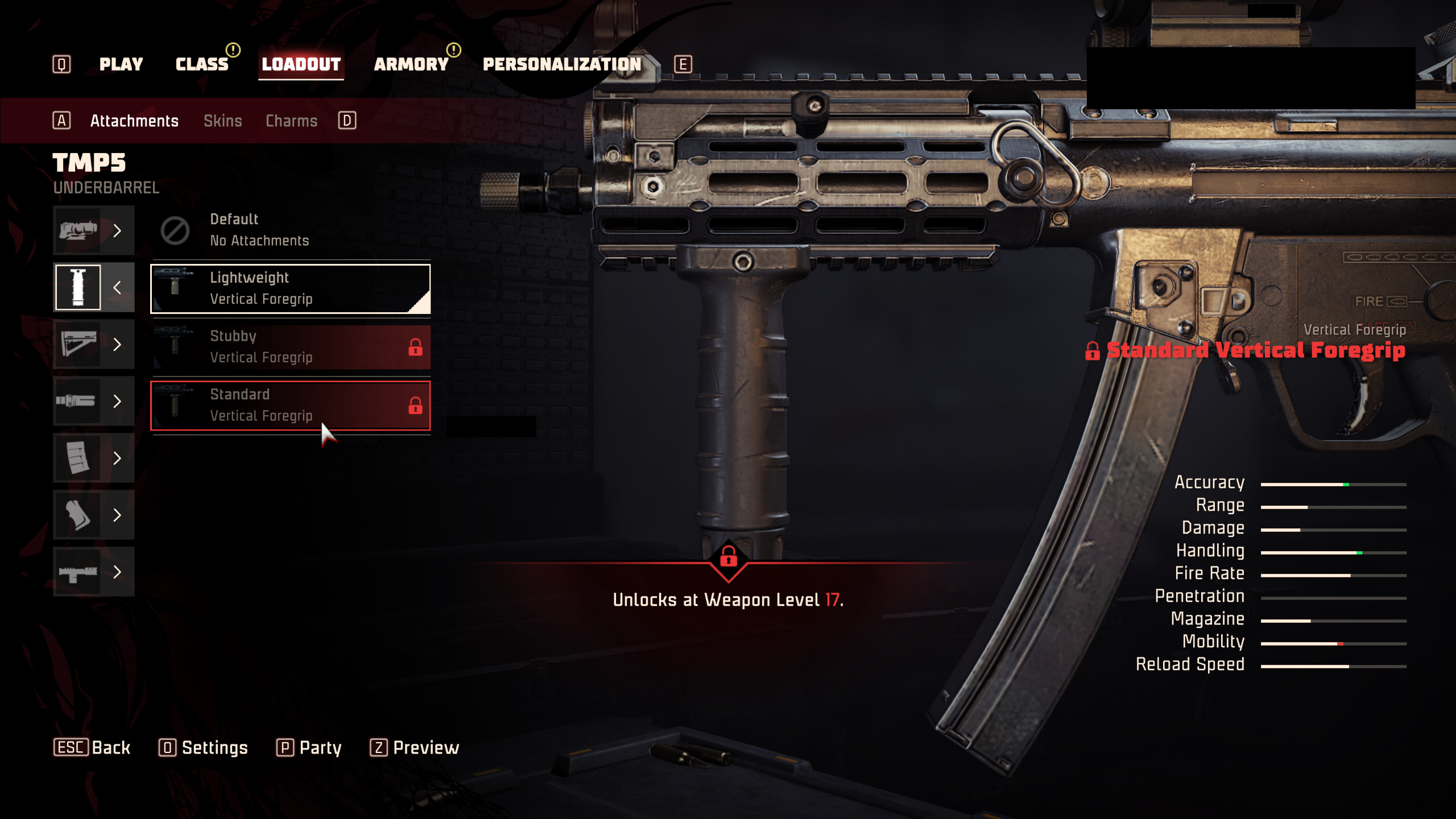The image size is (1456, 819).
Task: Open the pistol grip attachment category
Action: pyautogui.click(x=93, y=515)
